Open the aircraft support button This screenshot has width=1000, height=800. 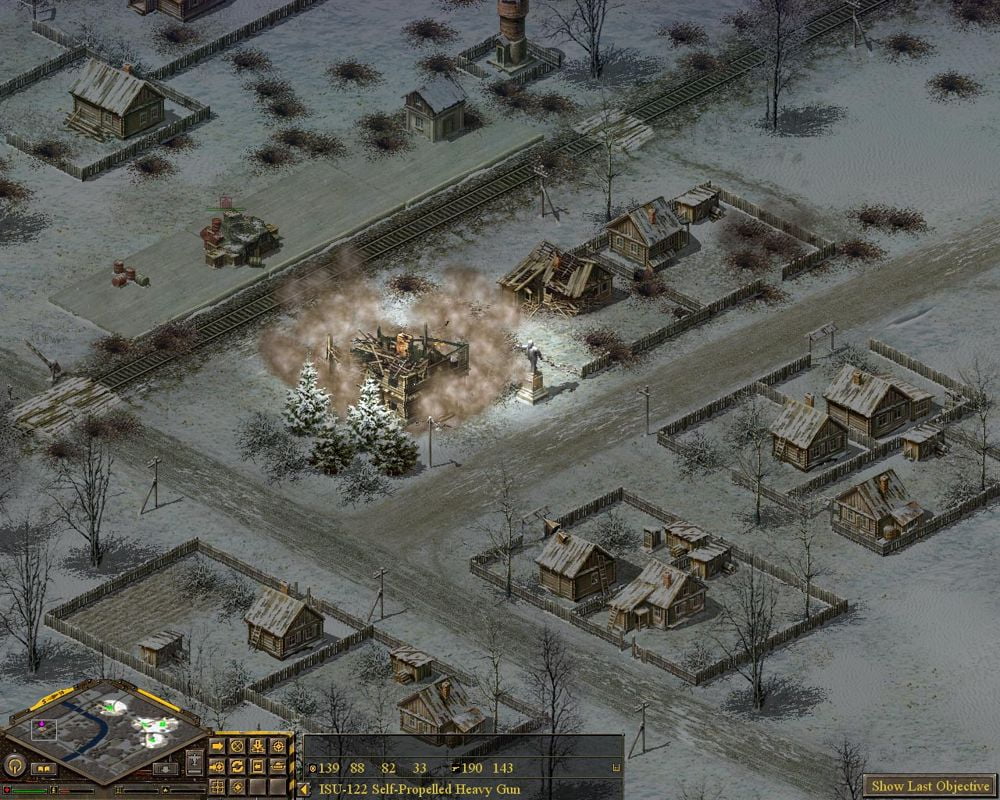194,762
